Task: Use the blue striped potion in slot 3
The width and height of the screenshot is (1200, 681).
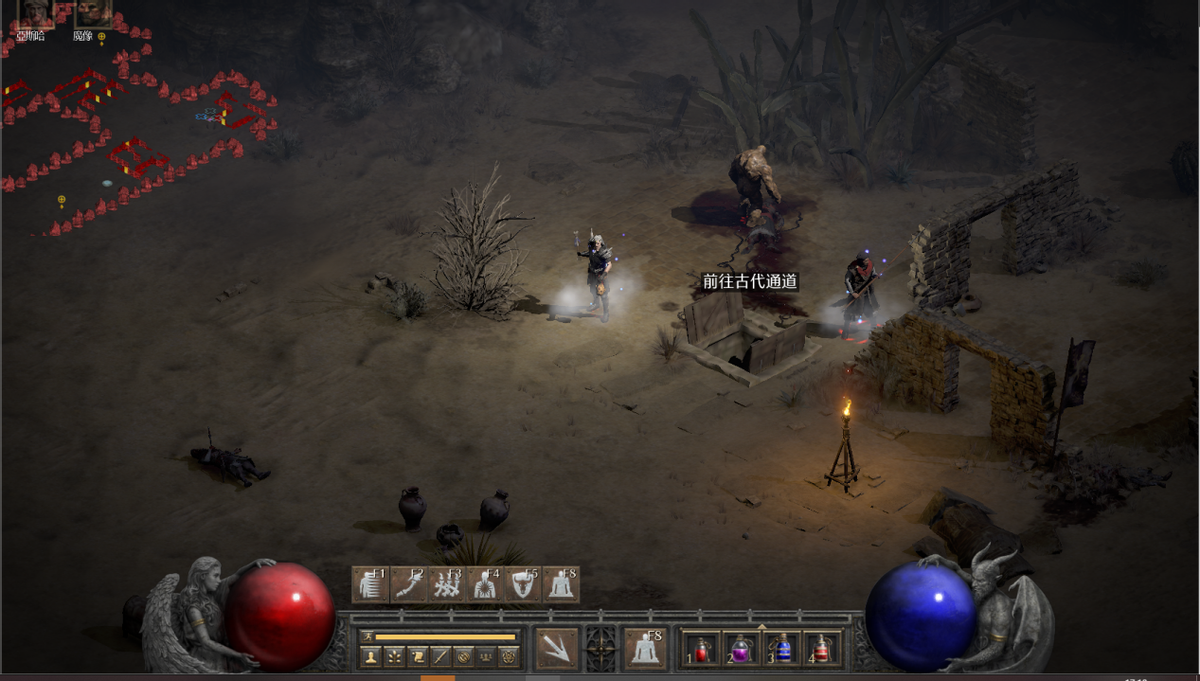Action: click(781, 649)
